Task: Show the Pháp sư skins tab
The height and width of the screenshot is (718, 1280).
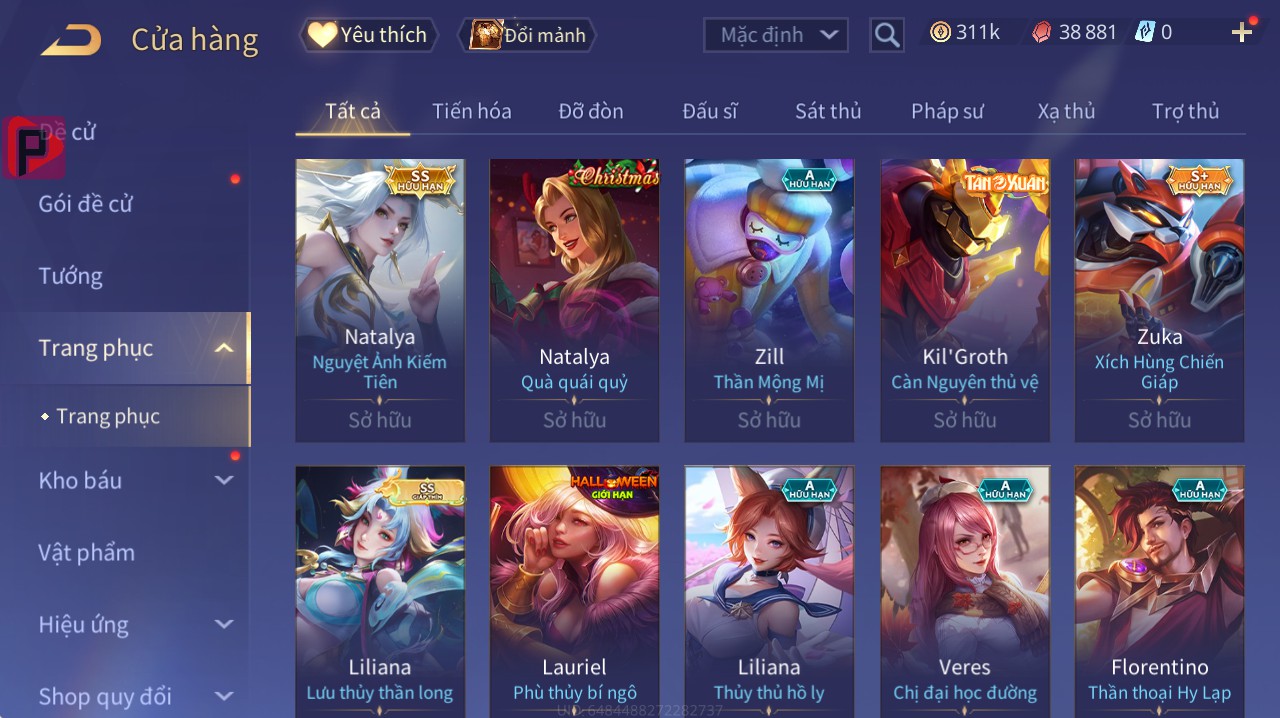Action: click(947, 111)
